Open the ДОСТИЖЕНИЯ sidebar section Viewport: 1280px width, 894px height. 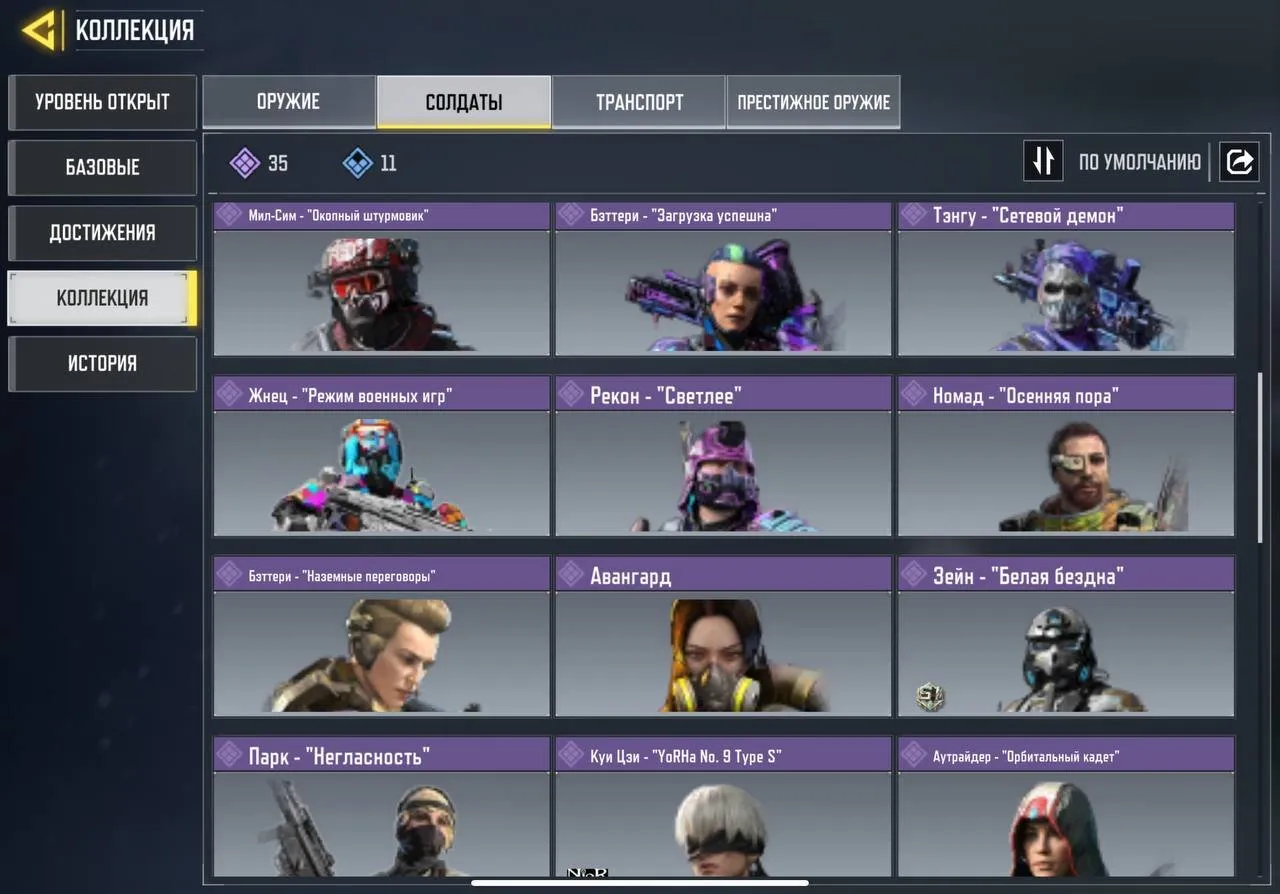tap(102, 232)
